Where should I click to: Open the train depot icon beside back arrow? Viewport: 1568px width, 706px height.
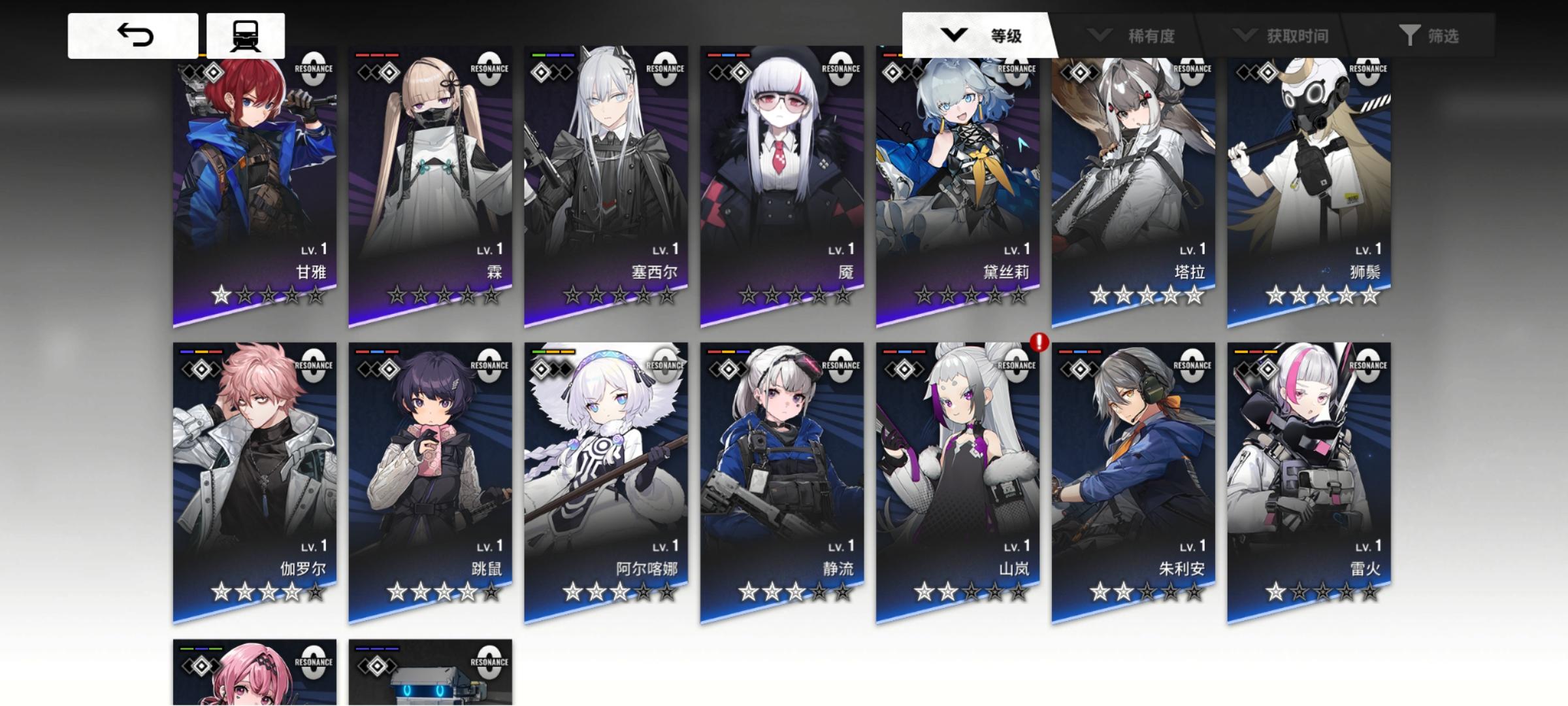point(245,35)
